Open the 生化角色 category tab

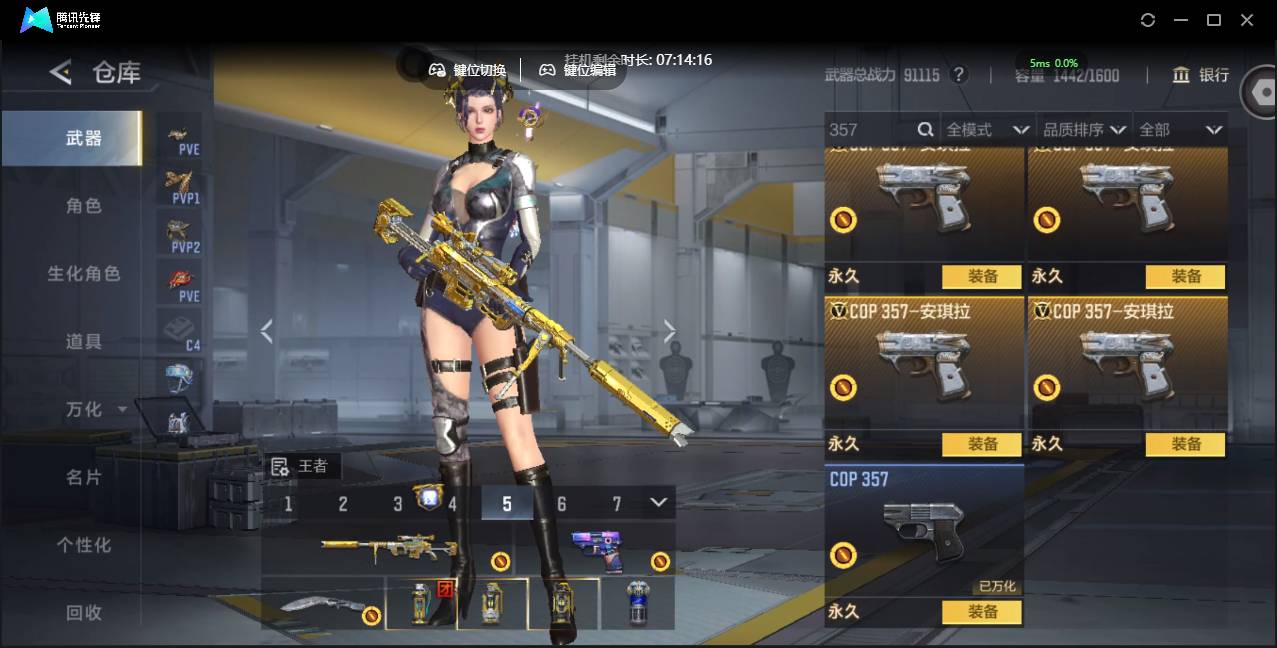84,274
